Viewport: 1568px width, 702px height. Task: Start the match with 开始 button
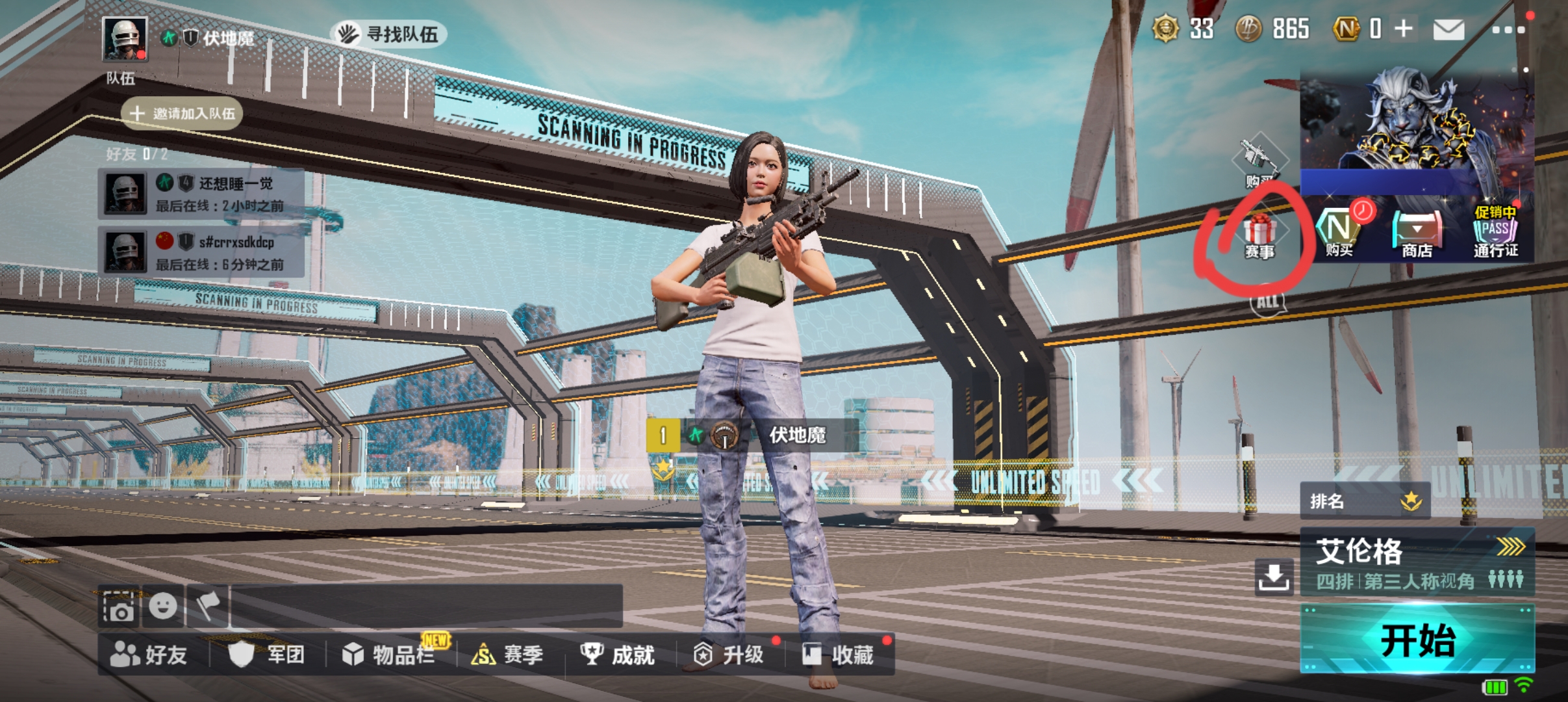click(x=1417, y=640)
